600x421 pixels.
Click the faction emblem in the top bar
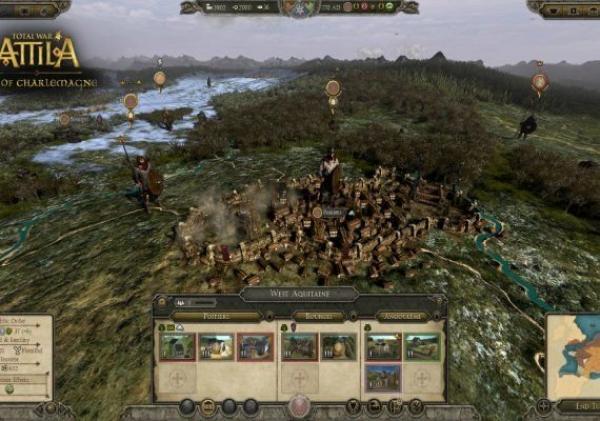click(x=300, y=8)
